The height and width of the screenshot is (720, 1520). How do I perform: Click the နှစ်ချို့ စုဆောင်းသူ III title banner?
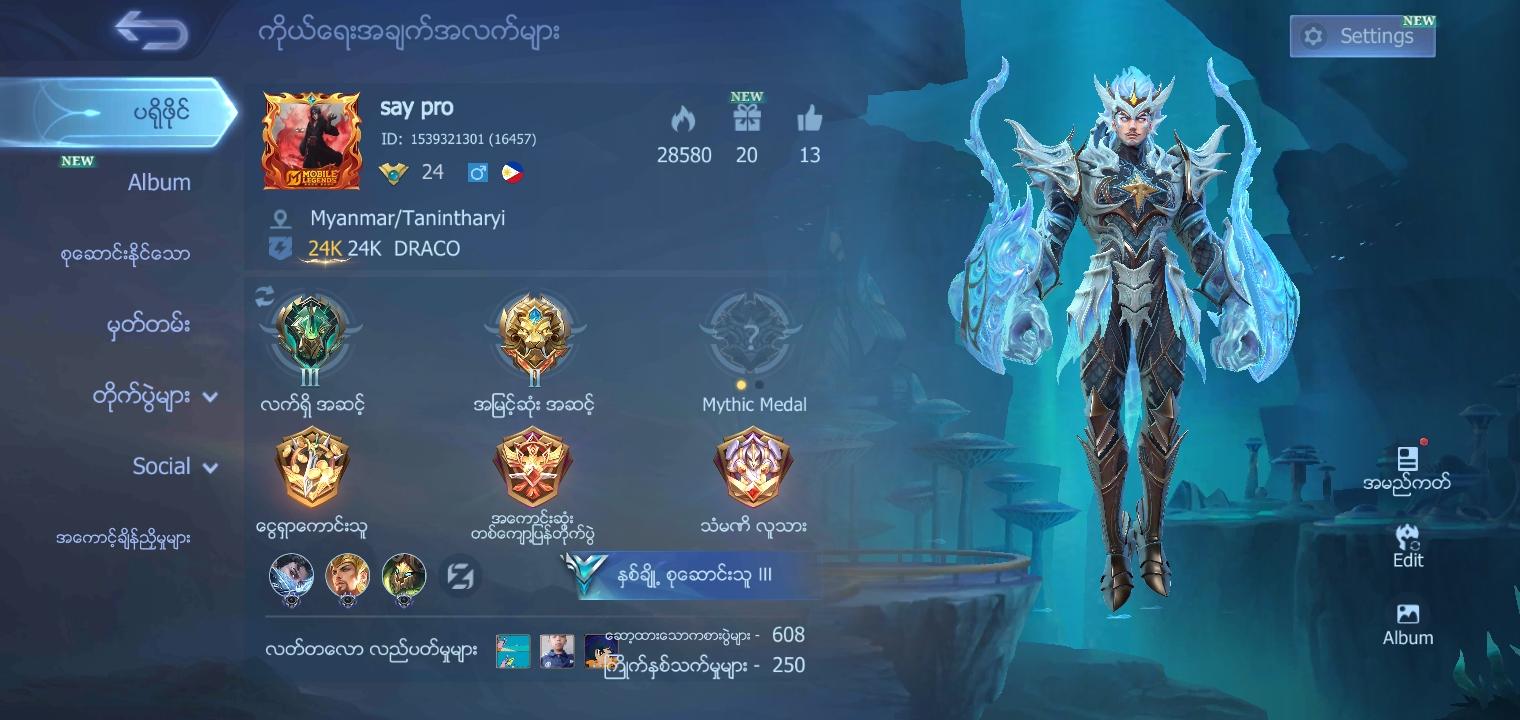pos(695,577)
